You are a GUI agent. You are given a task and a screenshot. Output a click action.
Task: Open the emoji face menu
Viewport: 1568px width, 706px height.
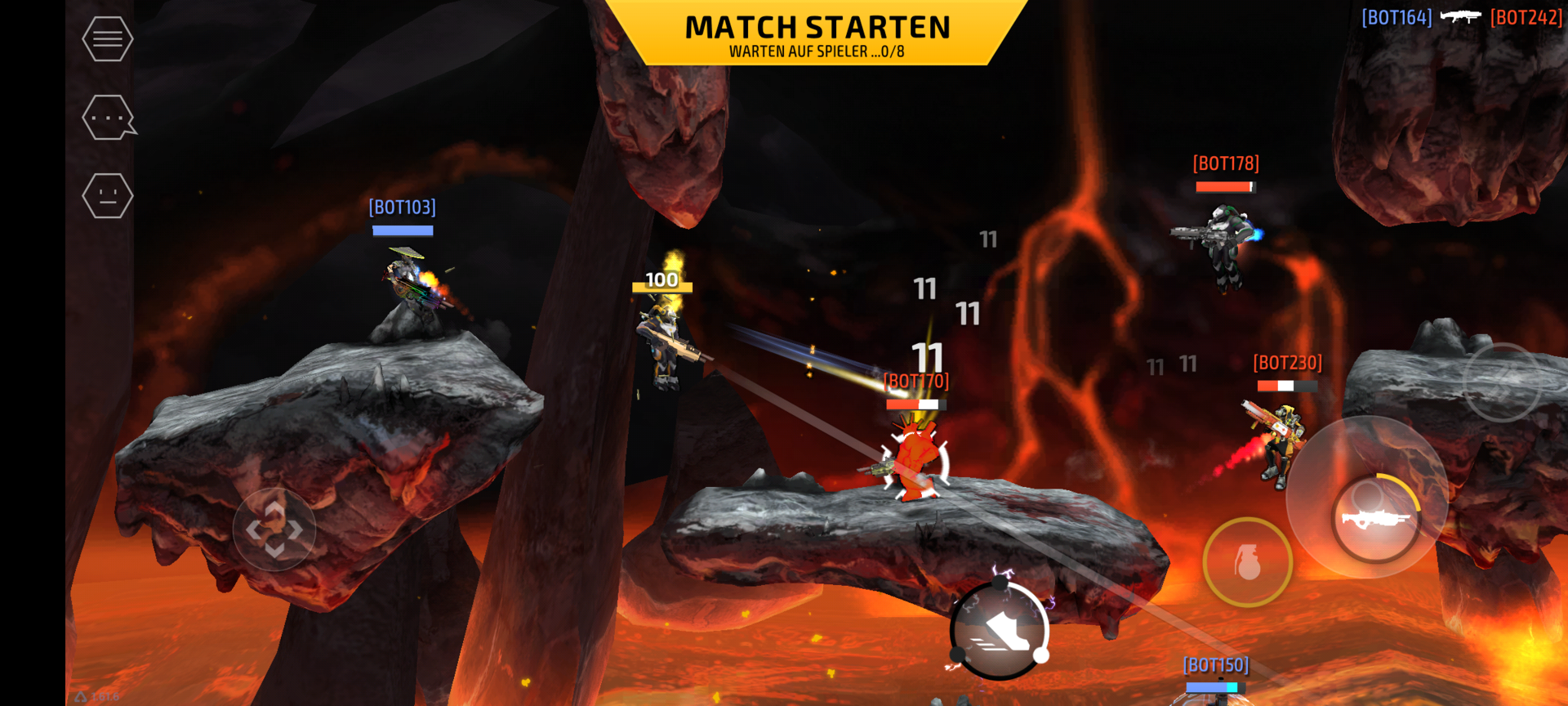point(108,196)
